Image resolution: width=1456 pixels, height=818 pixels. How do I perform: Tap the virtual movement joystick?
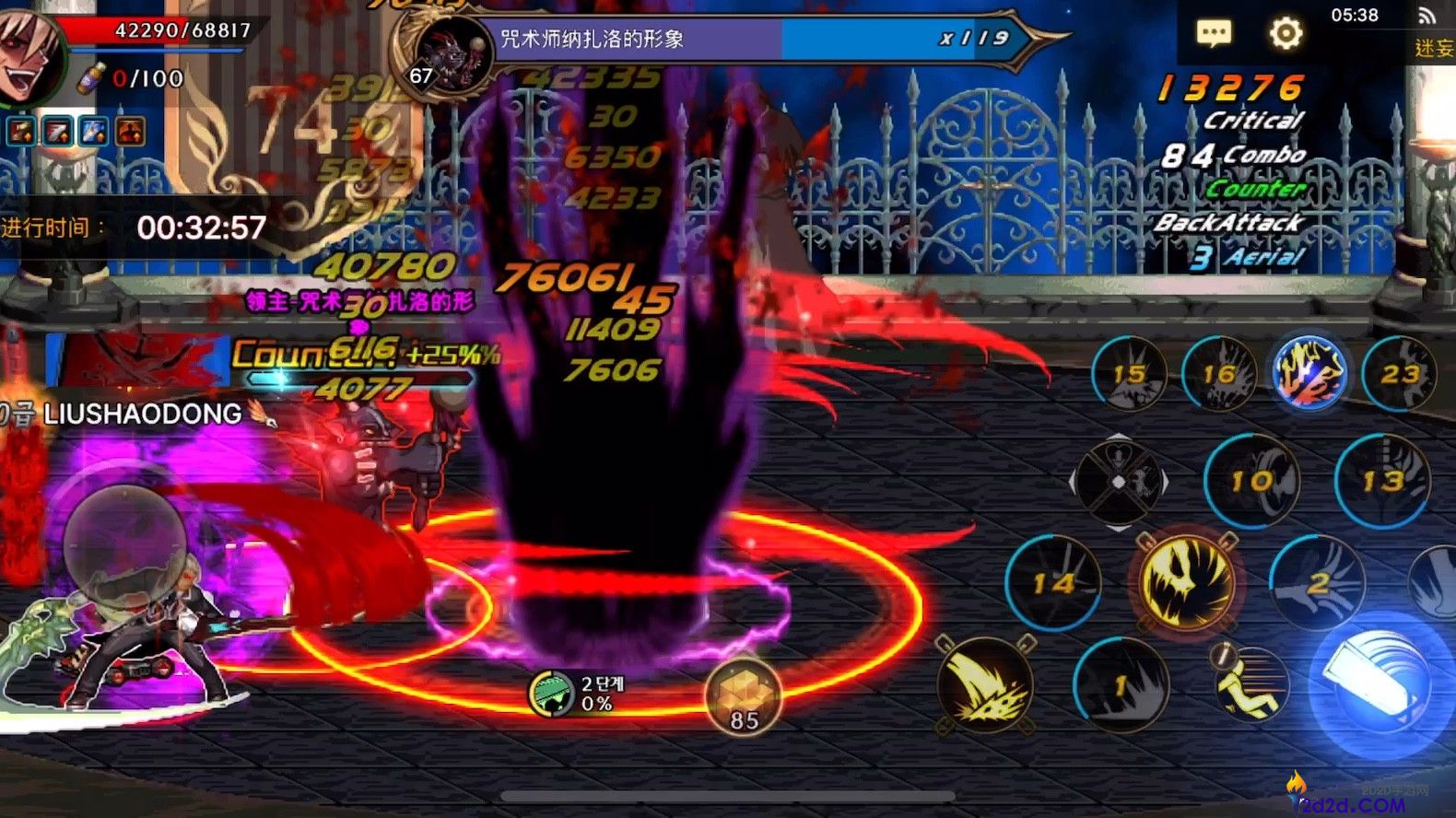[124, 542]
